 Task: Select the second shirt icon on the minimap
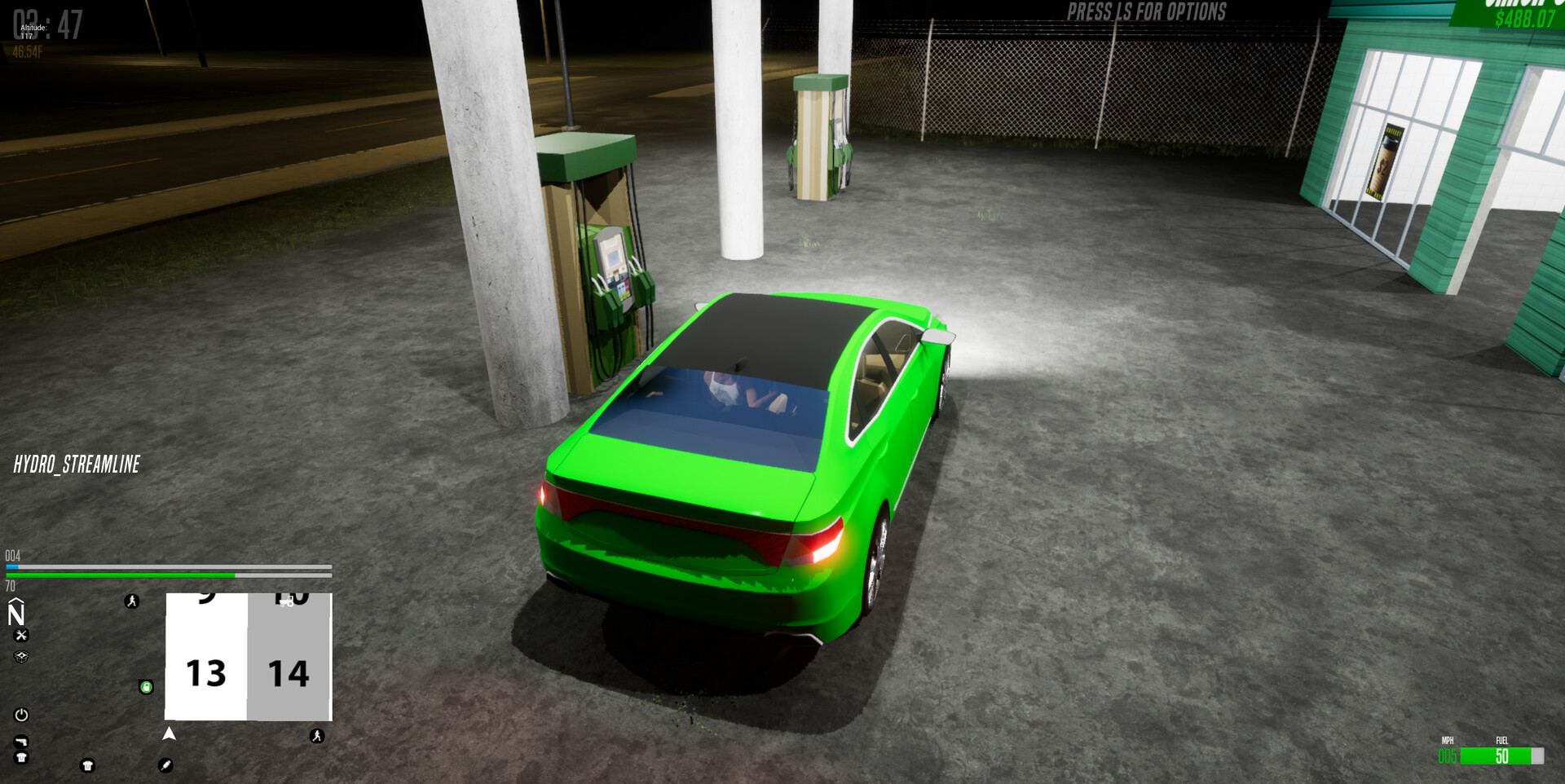click(x=87, y=766)
